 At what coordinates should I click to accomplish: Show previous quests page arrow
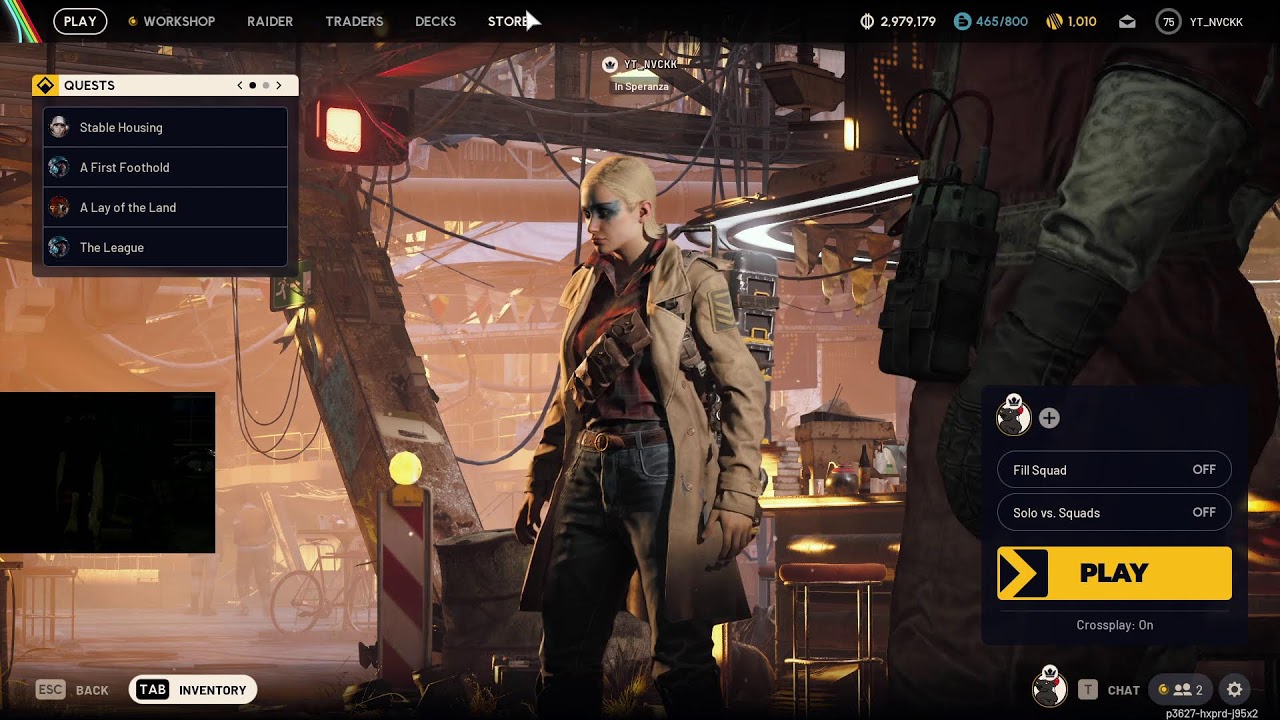[240, 85]
